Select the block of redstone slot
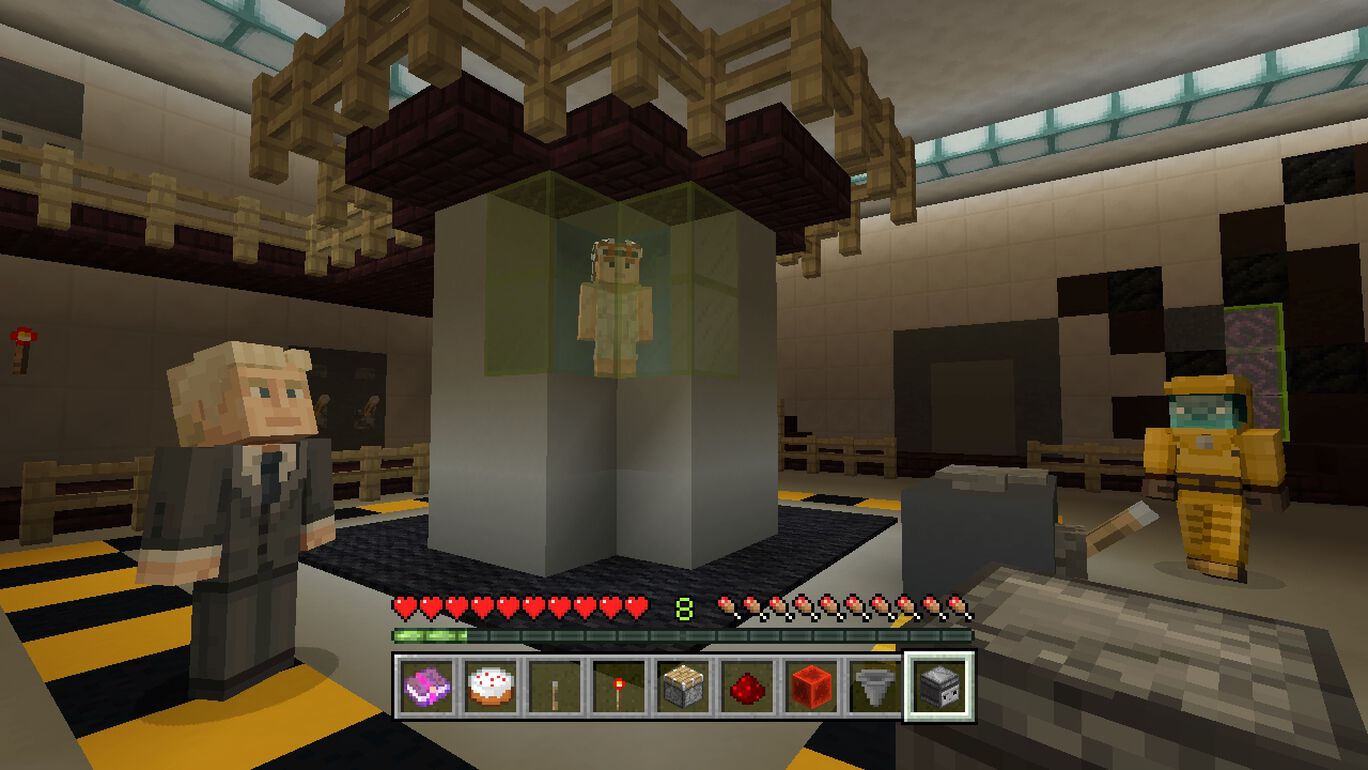 (x=810, y=686)
